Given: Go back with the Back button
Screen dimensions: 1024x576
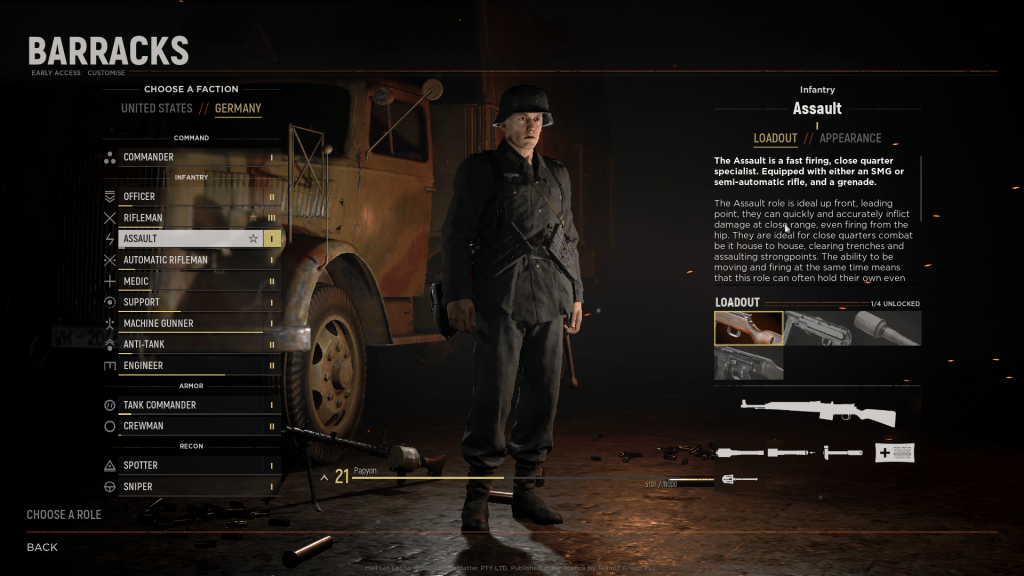Looking at the screenshot, I should (x=42, y=547).
